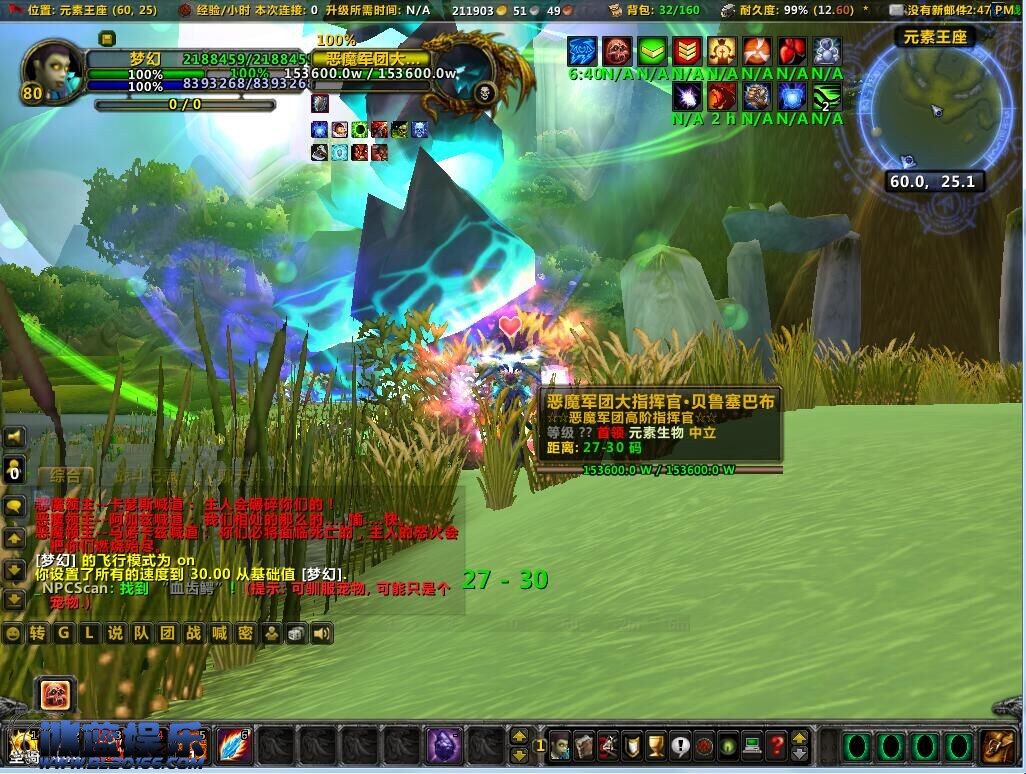Use the purple crystal action slot
This screenshot has height=774, width=1026.
point(444,746)
